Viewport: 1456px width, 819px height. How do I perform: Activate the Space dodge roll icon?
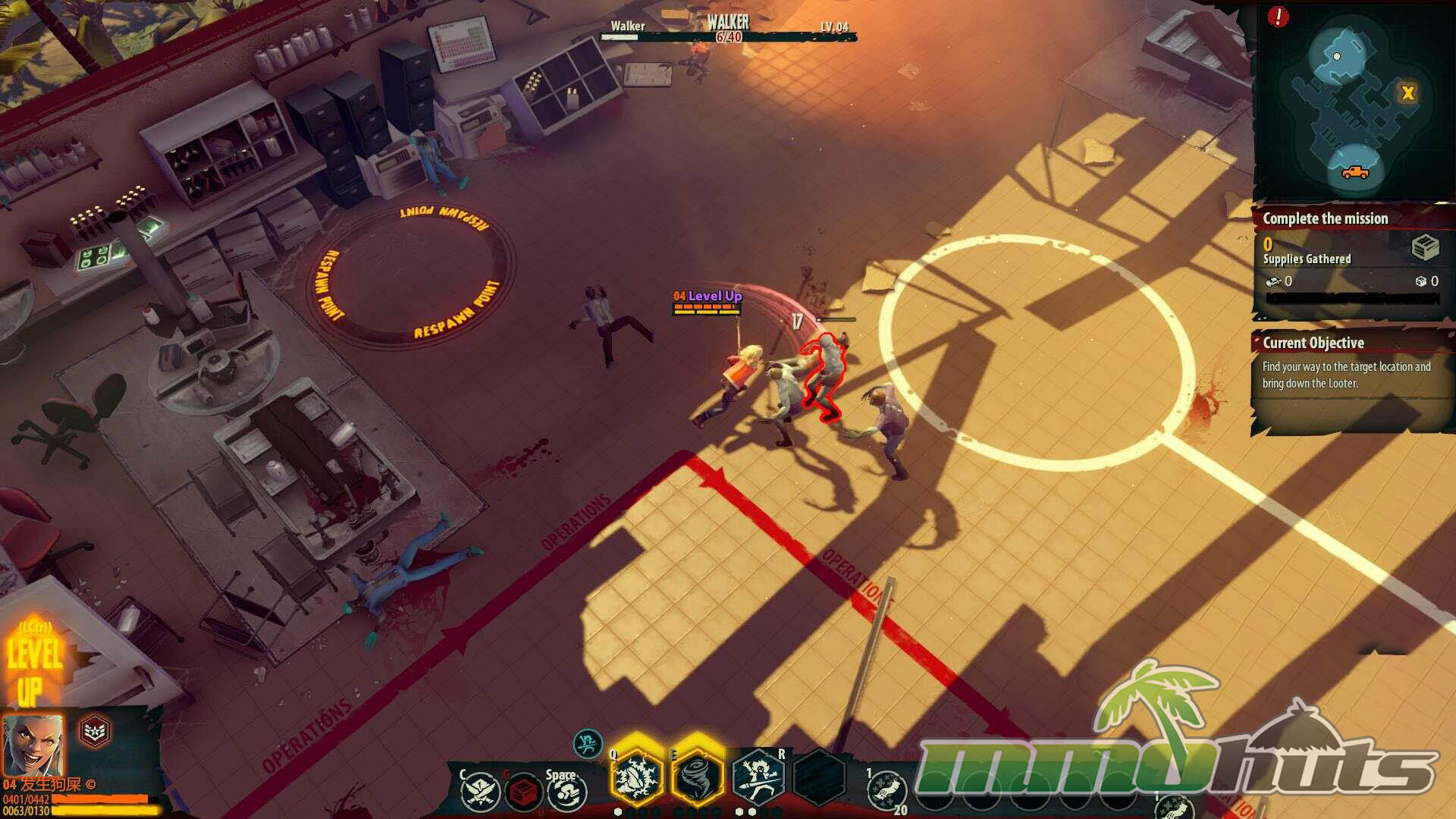point(566,792)
